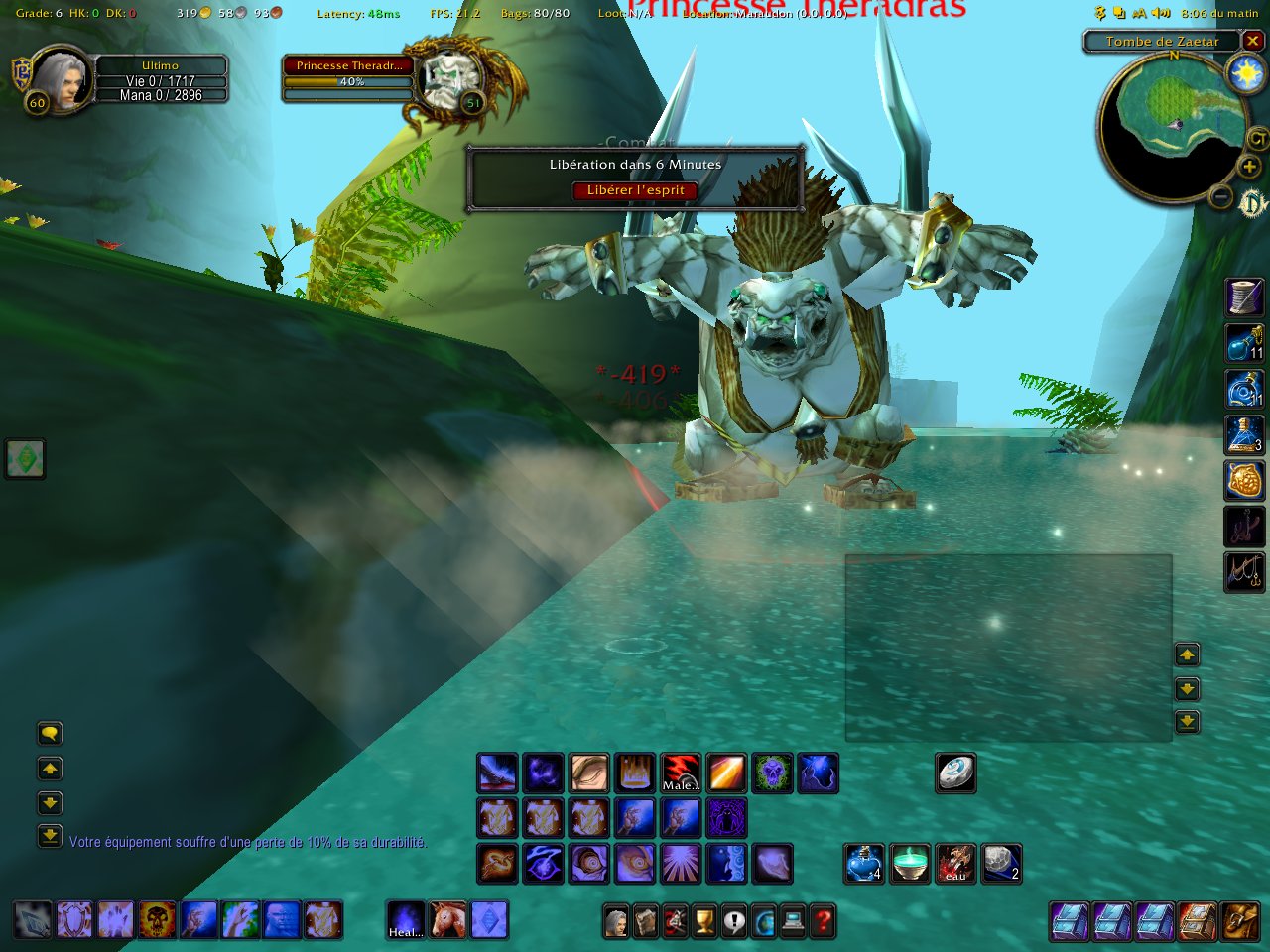
Task: Open the CT mod minimap button
Action: (x=1256, y=138)
